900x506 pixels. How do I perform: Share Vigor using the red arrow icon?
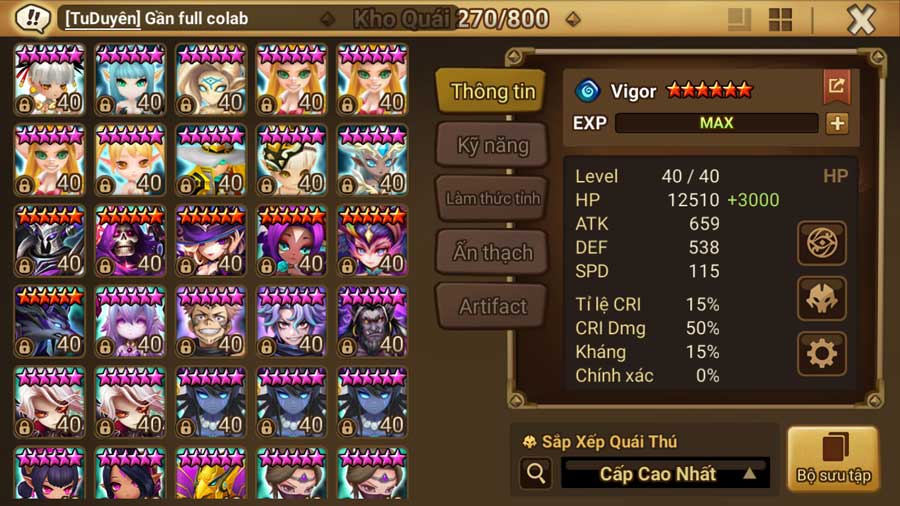click(836, 87)
